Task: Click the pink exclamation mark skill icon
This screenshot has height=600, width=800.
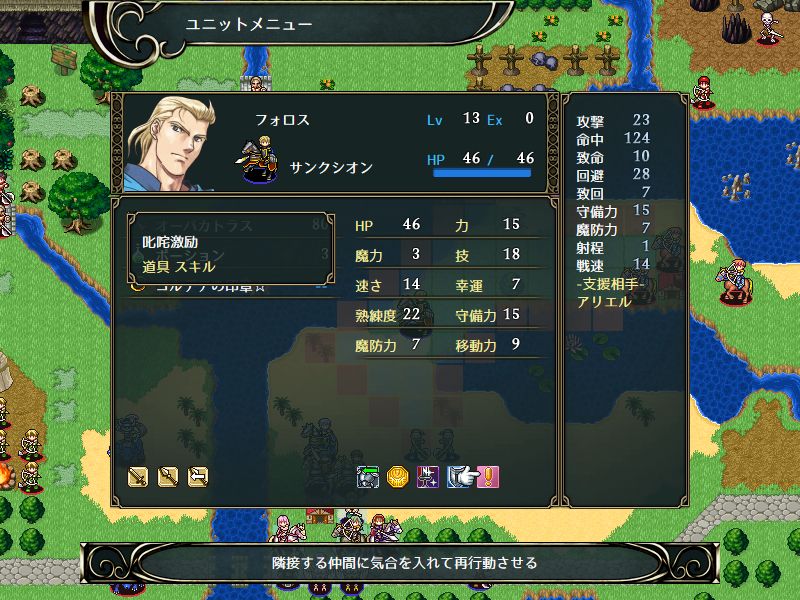Action: coord(487,477)
